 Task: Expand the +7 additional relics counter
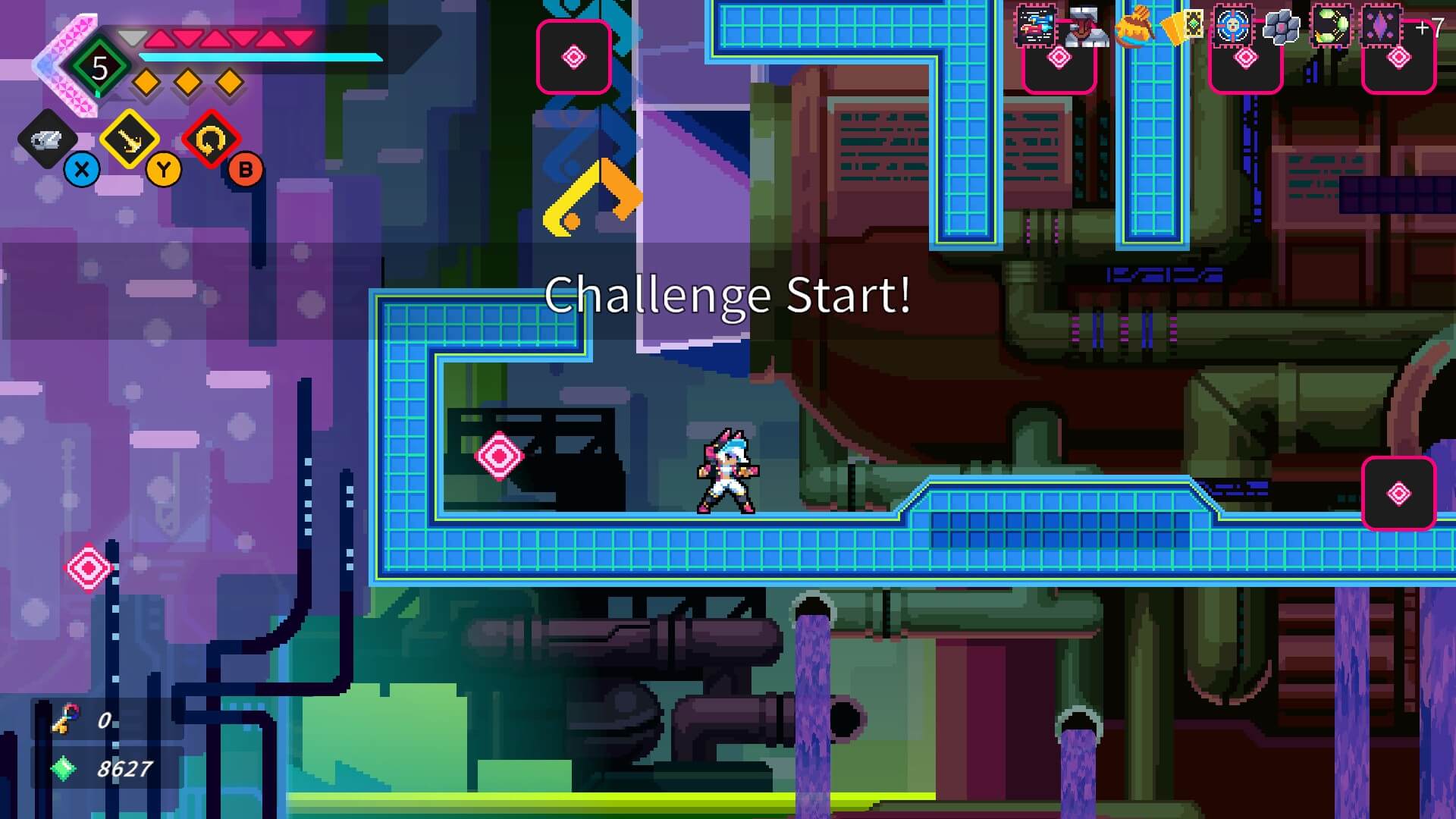coord(1429,29)
